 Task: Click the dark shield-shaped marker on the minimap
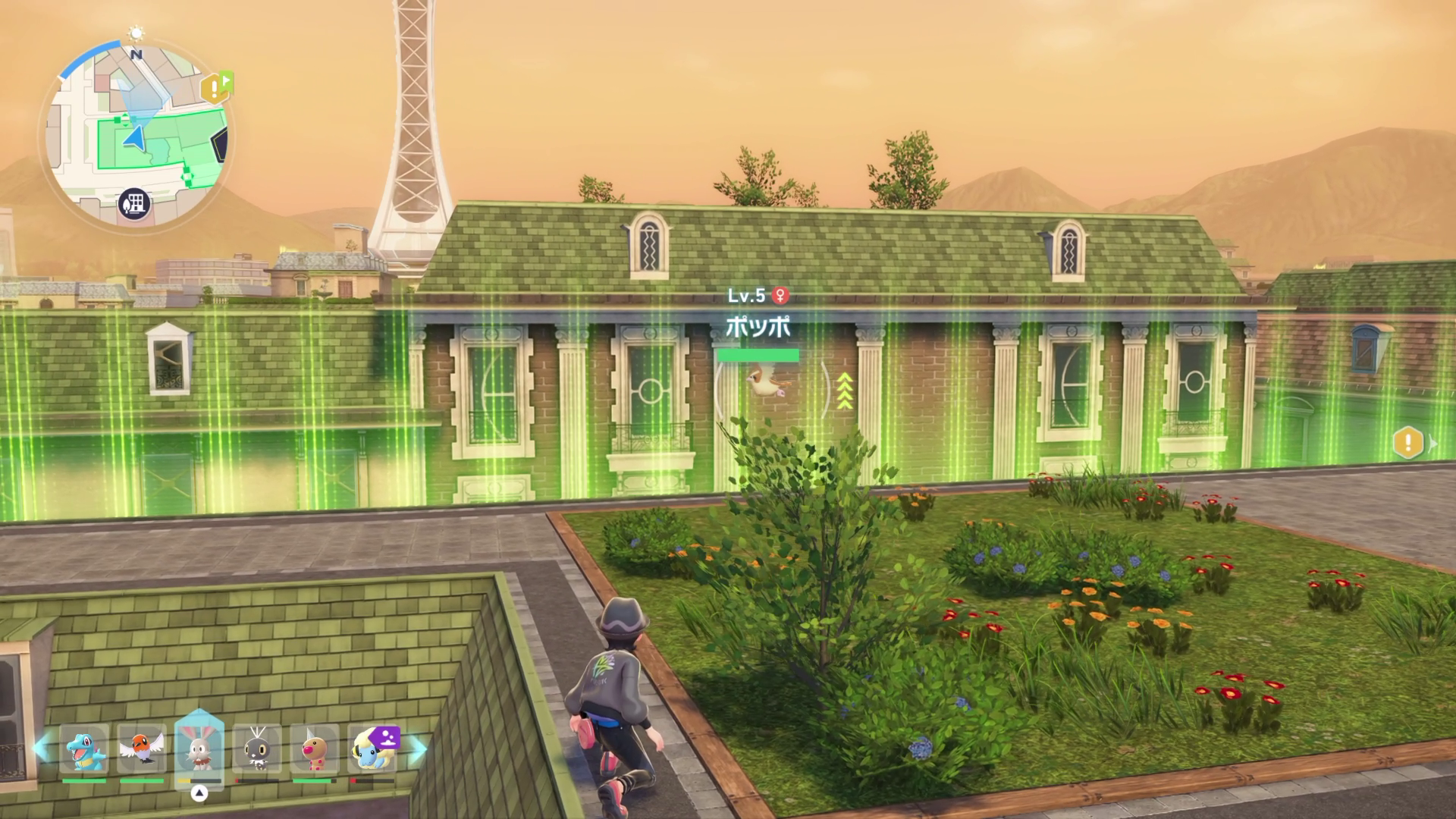coord(221,145)
